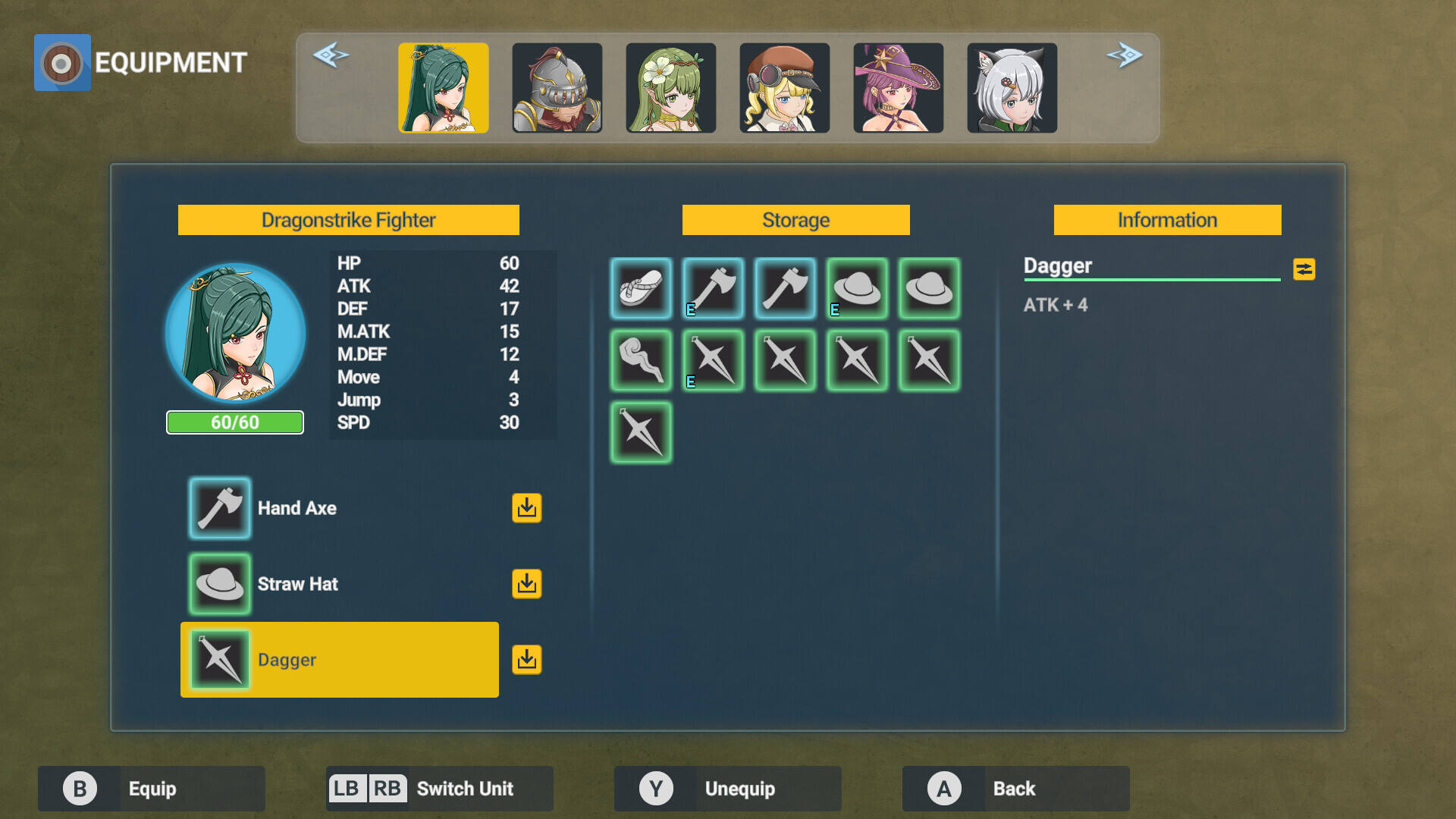Show next units with right arrow
This screenshot has height=819, width=1456.
click(x=1125, y=55)
